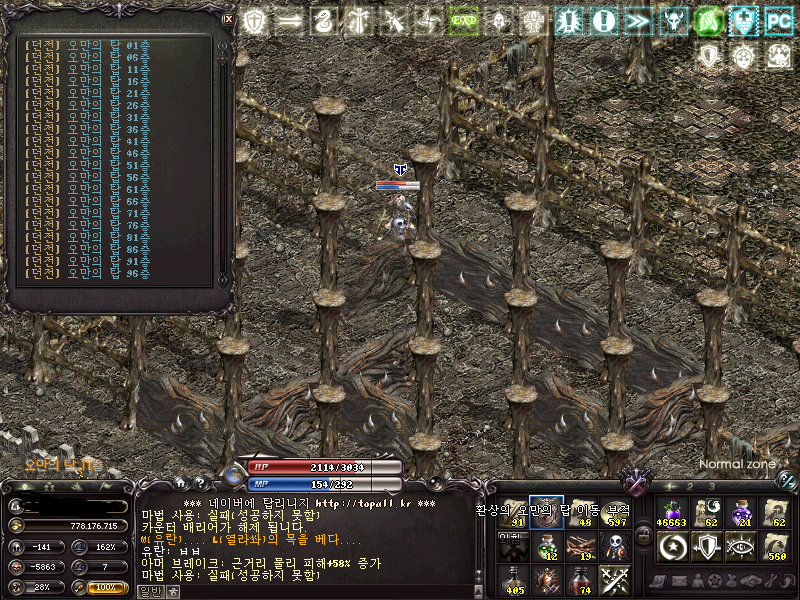Use the red potion stack of 74
The image size is (800, 600).
point(579,579)
